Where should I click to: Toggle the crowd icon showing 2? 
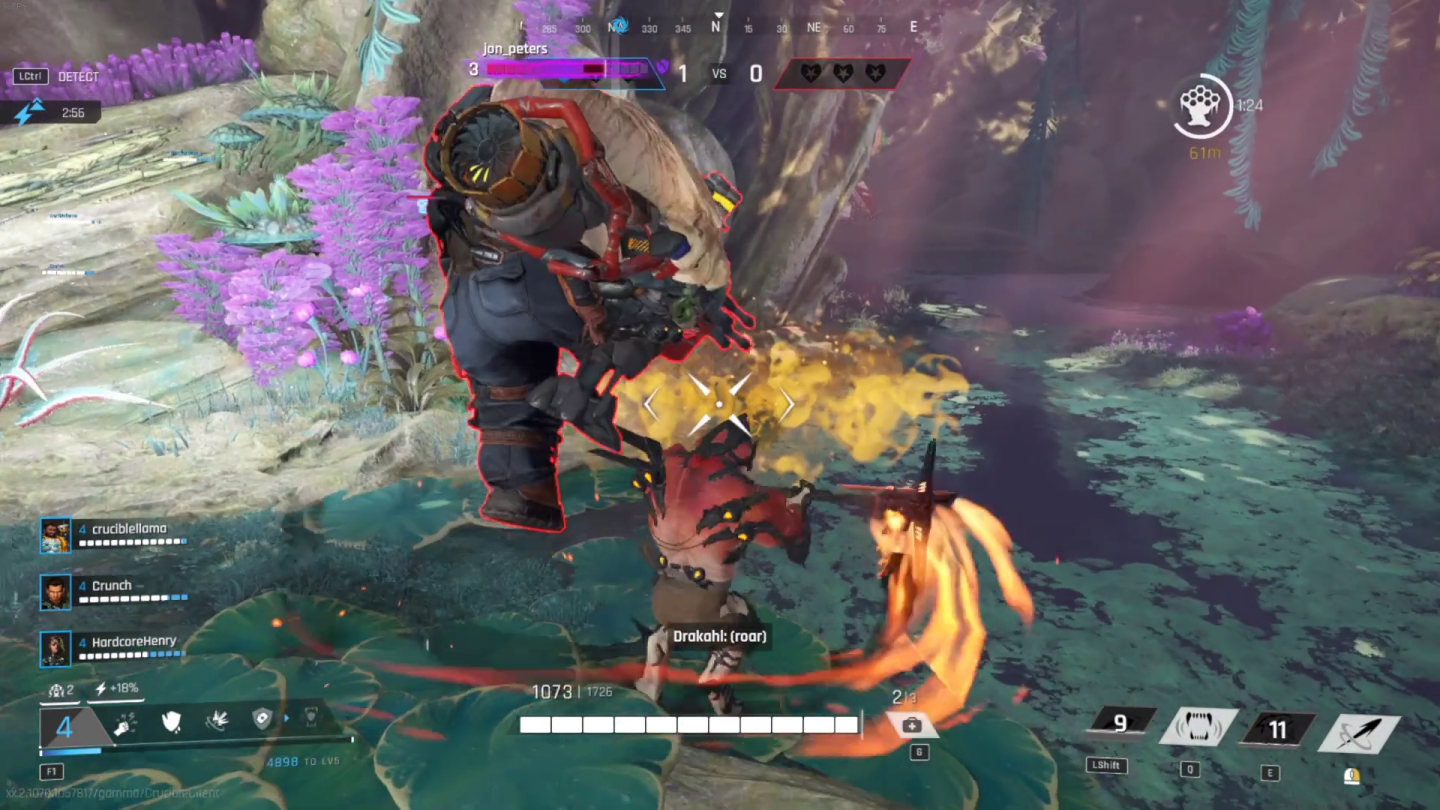pyautogui.click(x=58, y=689)
